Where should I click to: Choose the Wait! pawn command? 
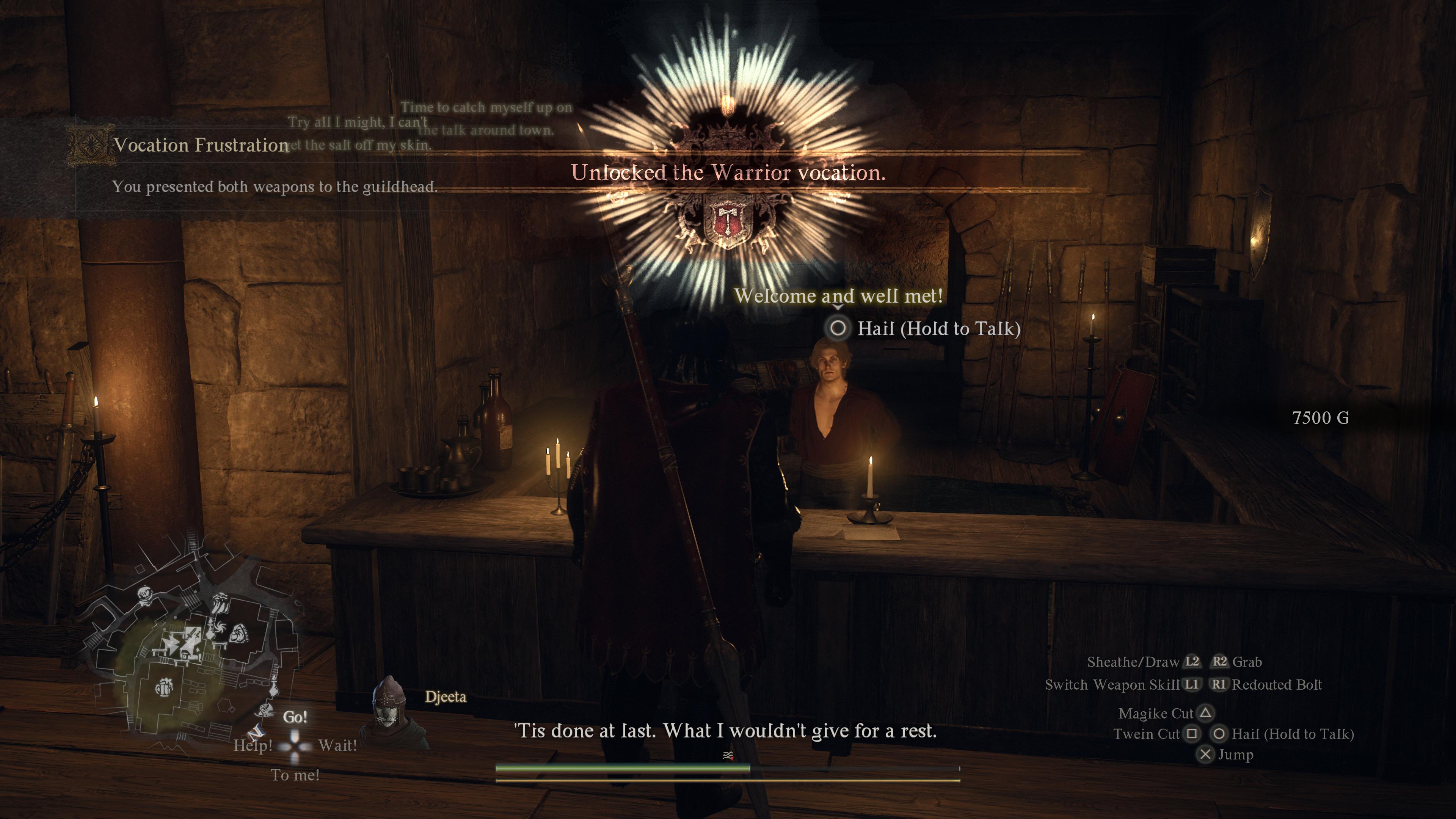pyautogui.click(x=337, y=745)
